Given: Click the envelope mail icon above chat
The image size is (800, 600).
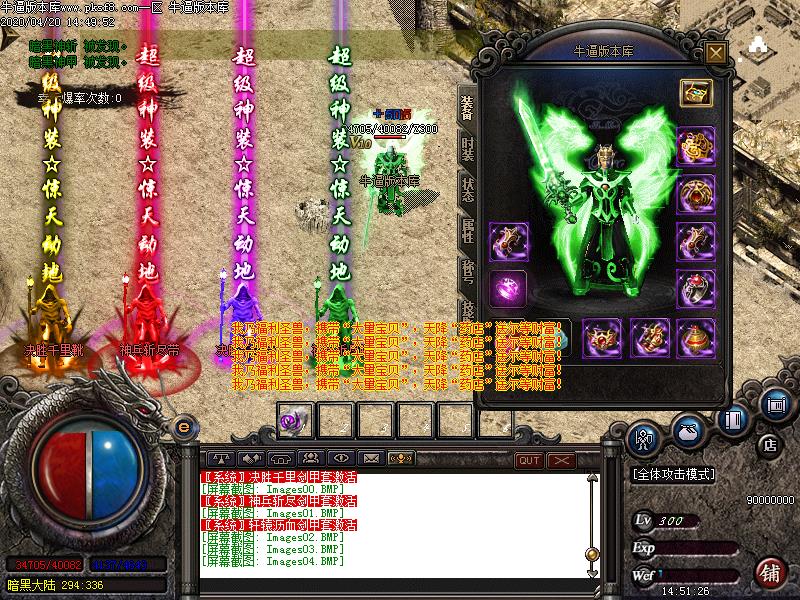Looking at the screenshot, I should pyautogui.click(x=371, y=458).
